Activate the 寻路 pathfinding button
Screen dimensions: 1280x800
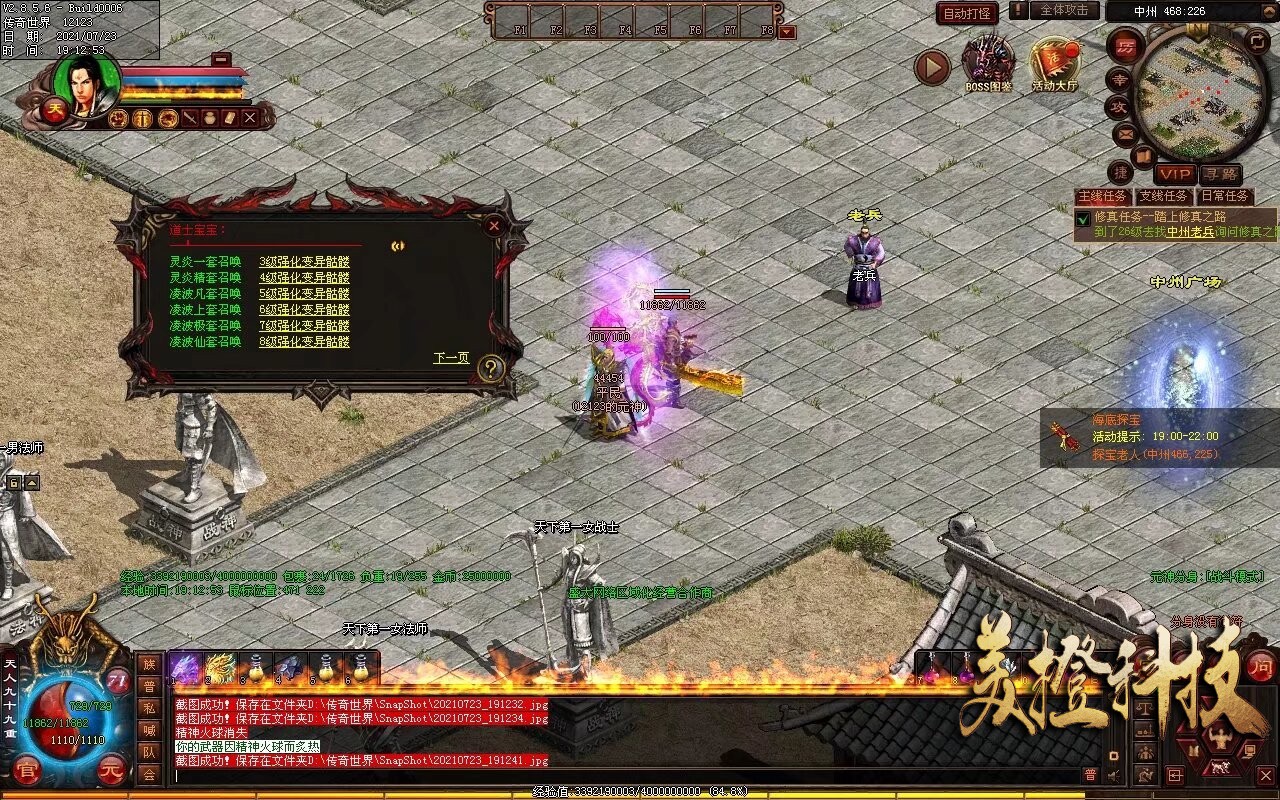1220,174
